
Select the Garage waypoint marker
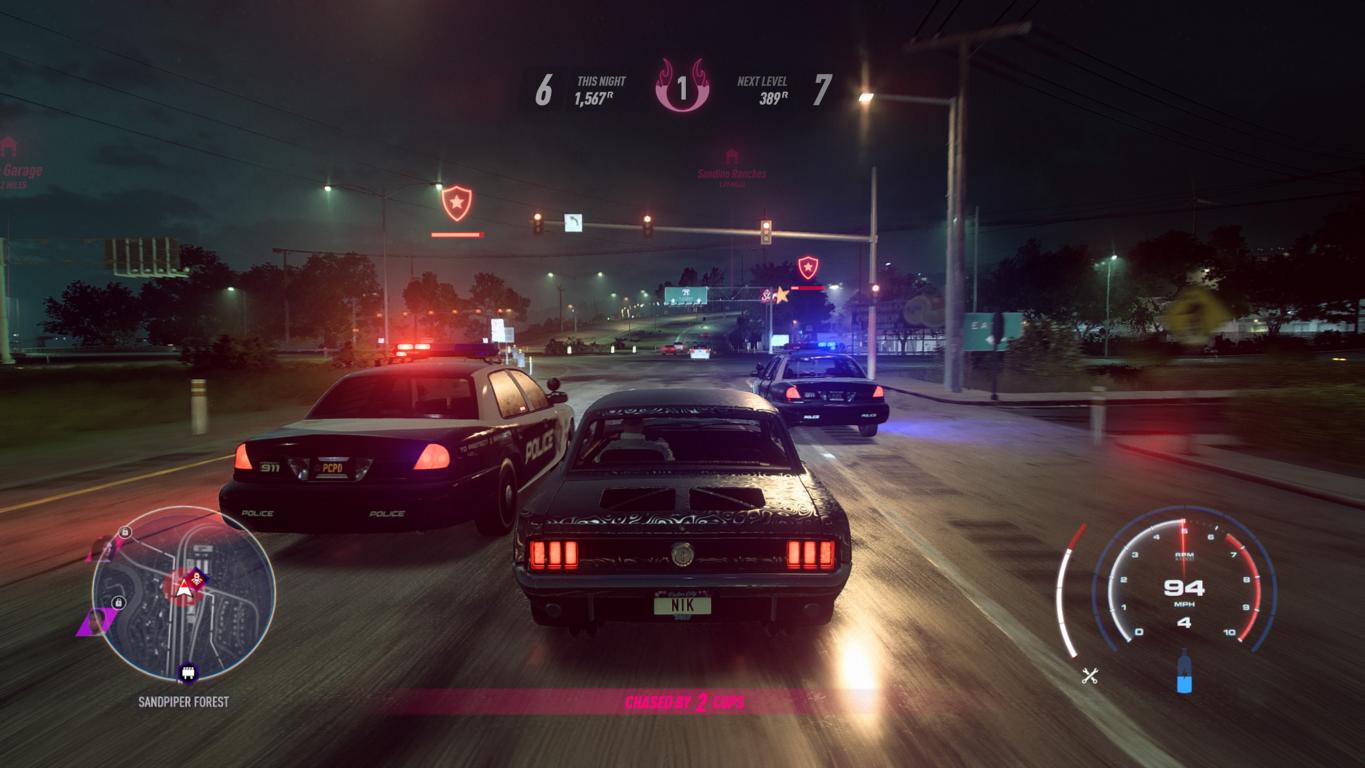10,149
